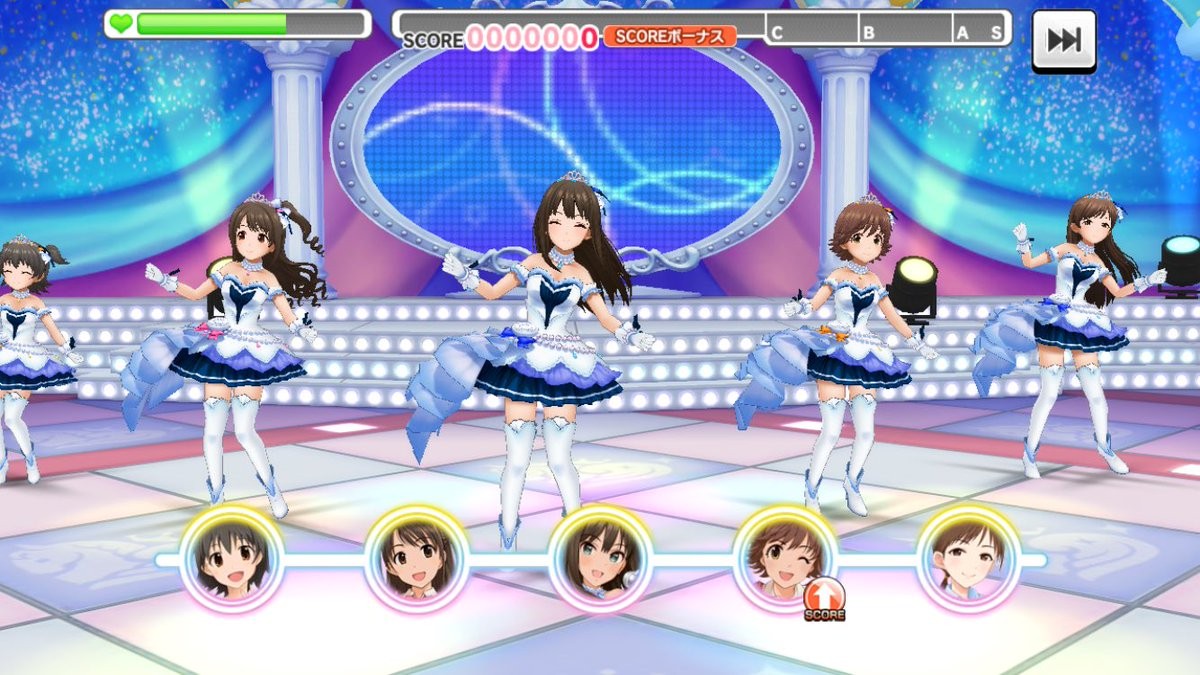The height and width of the screenshot is (675, 1200).
Task: Tap the short black-haired idol circle
Action: pos(232,558)
